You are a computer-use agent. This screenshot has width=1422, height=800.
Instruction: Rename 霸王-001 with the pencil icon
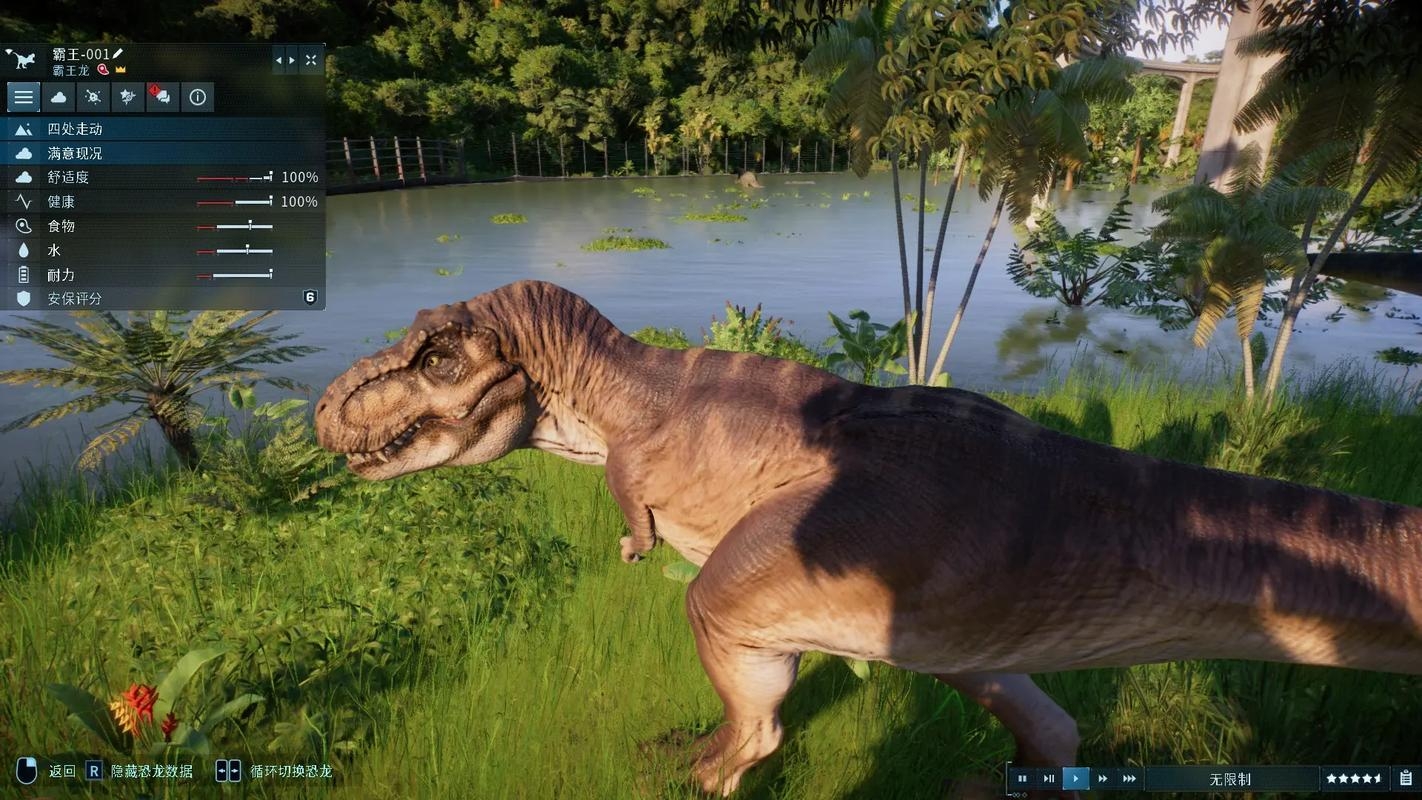(118, 53)
